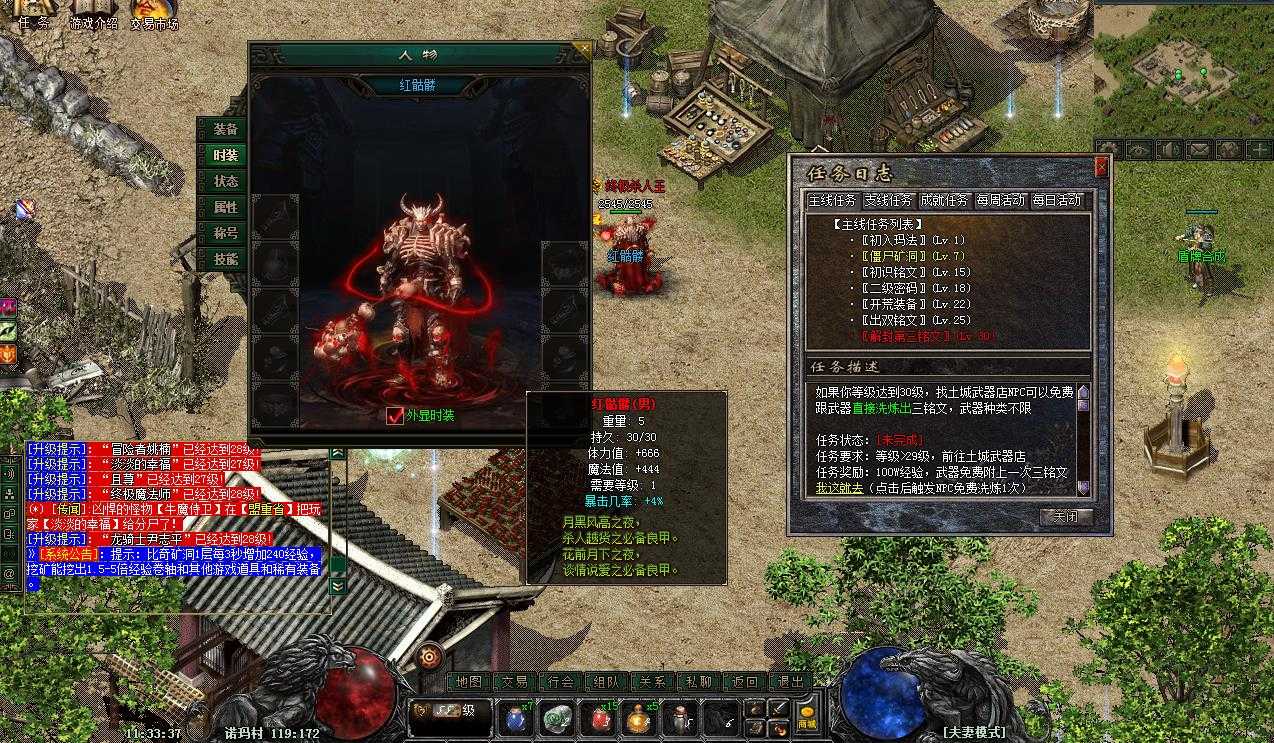Viewport: 1274px width, 743px height.
Task: Toggle the 外显时装 checkbox
Action: [x=395, y=416]
